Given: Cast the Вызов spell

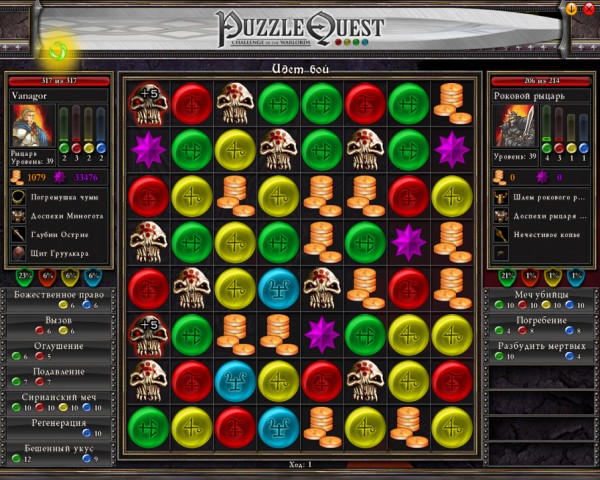Looking at the screenshot, I should (59, 320).
